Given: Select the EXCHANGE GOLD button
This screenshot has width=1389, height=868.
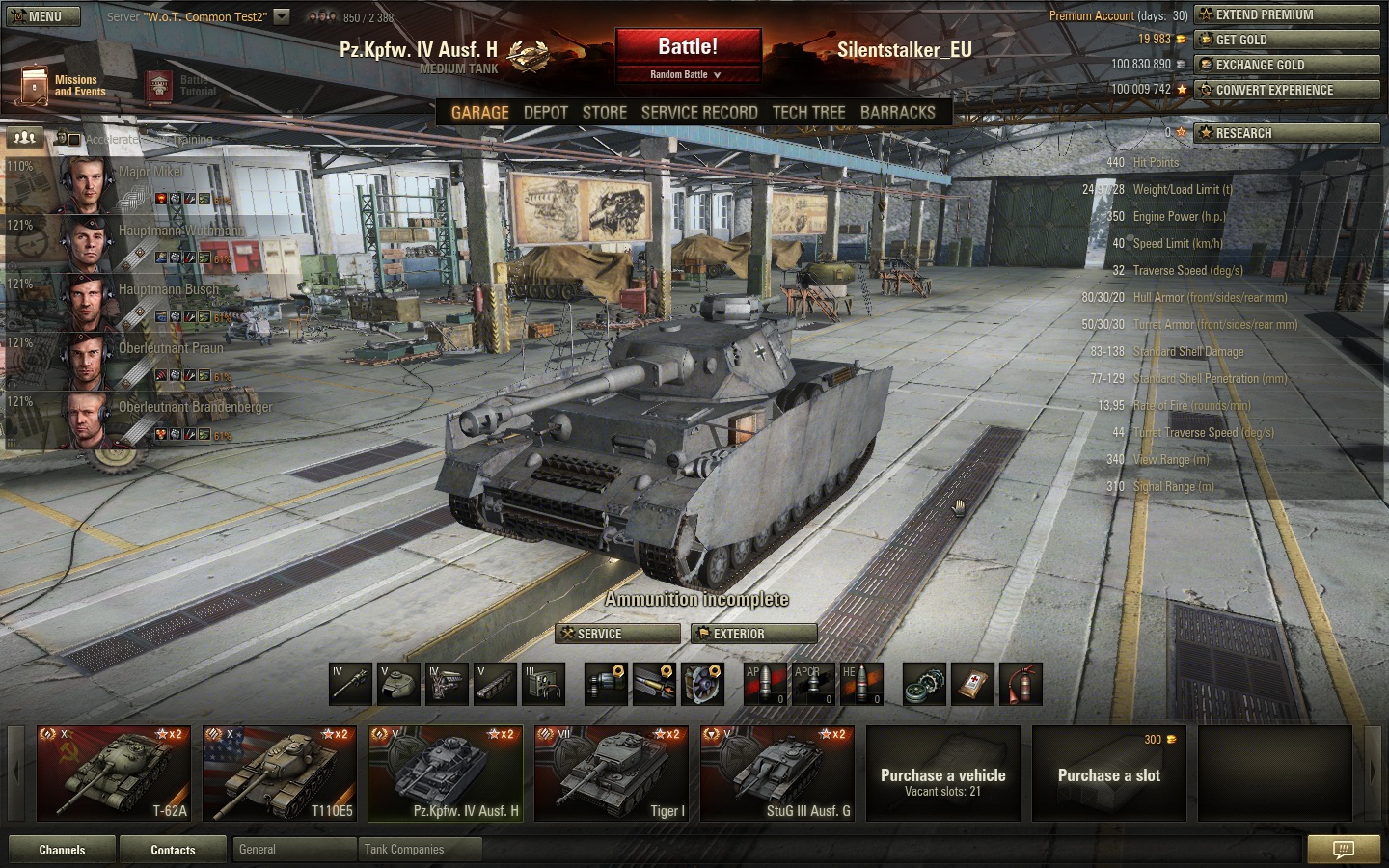Looking at the screenshot, I should (x=1287, y=65).
